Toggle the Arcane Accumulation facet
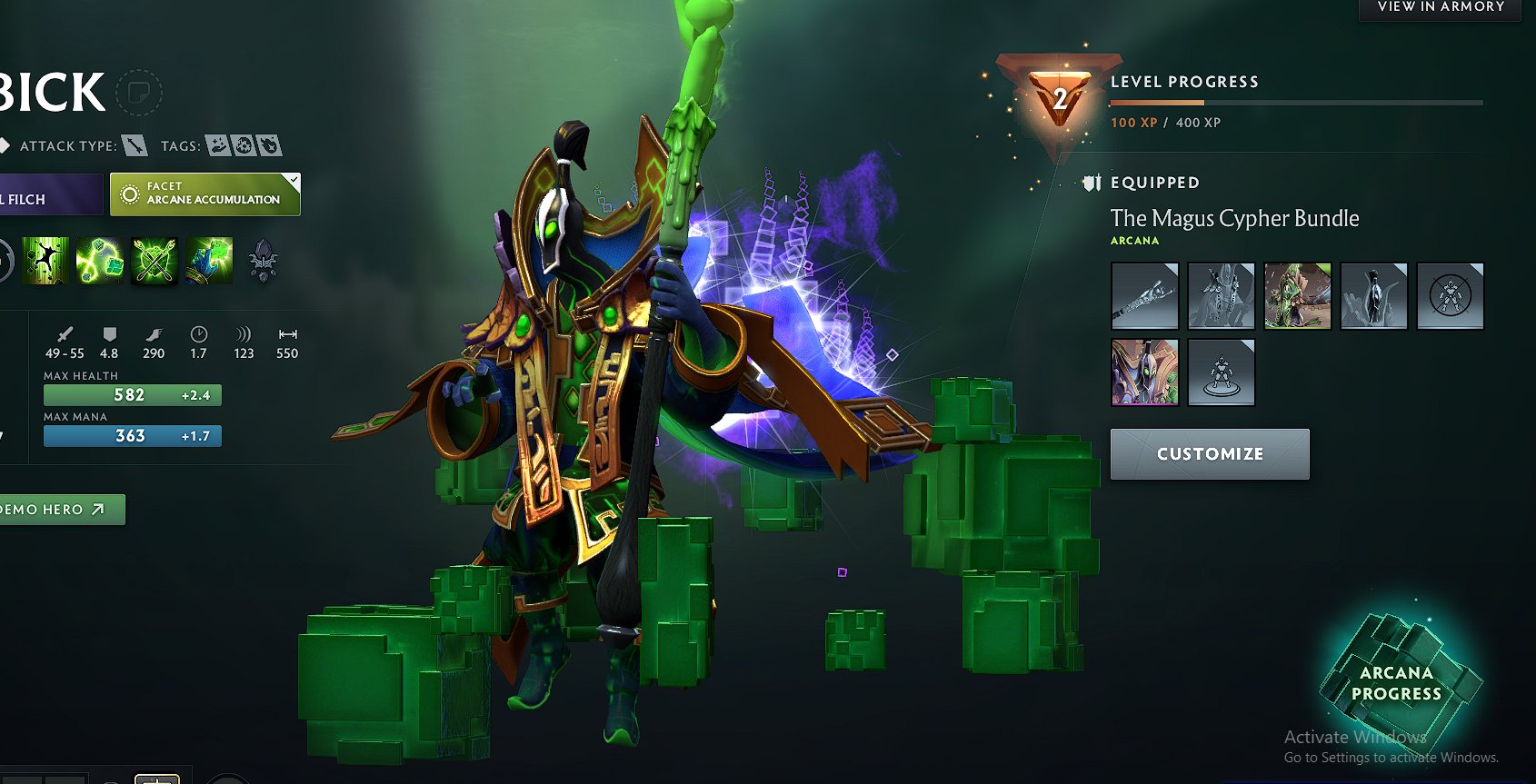Screen dimensions: 1536x784 point(204,194)
